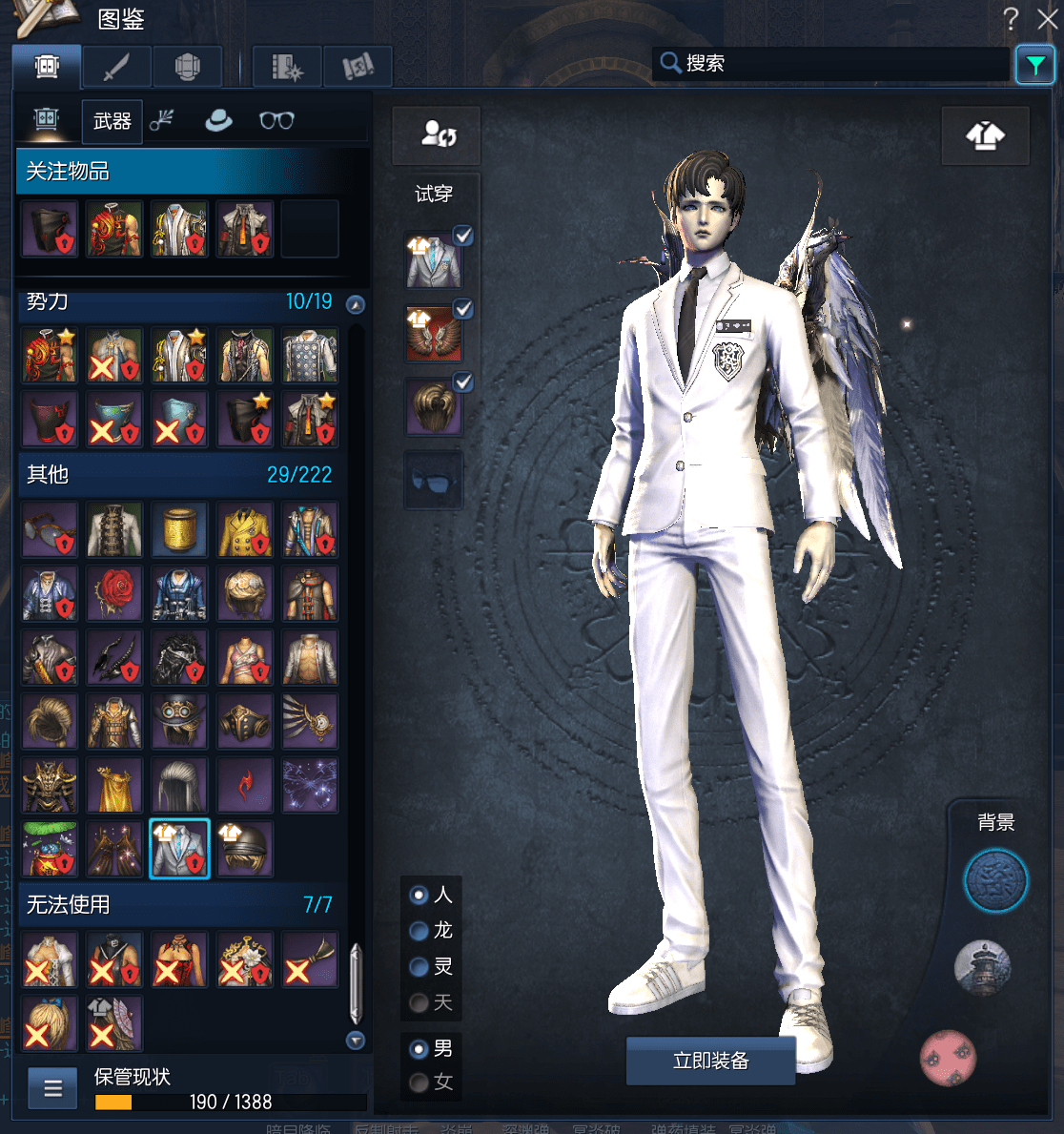Uncheck the white suit try-on slot
Image resolution: width=1064 pixels, height=1134 pixels.
coord(462,236)
